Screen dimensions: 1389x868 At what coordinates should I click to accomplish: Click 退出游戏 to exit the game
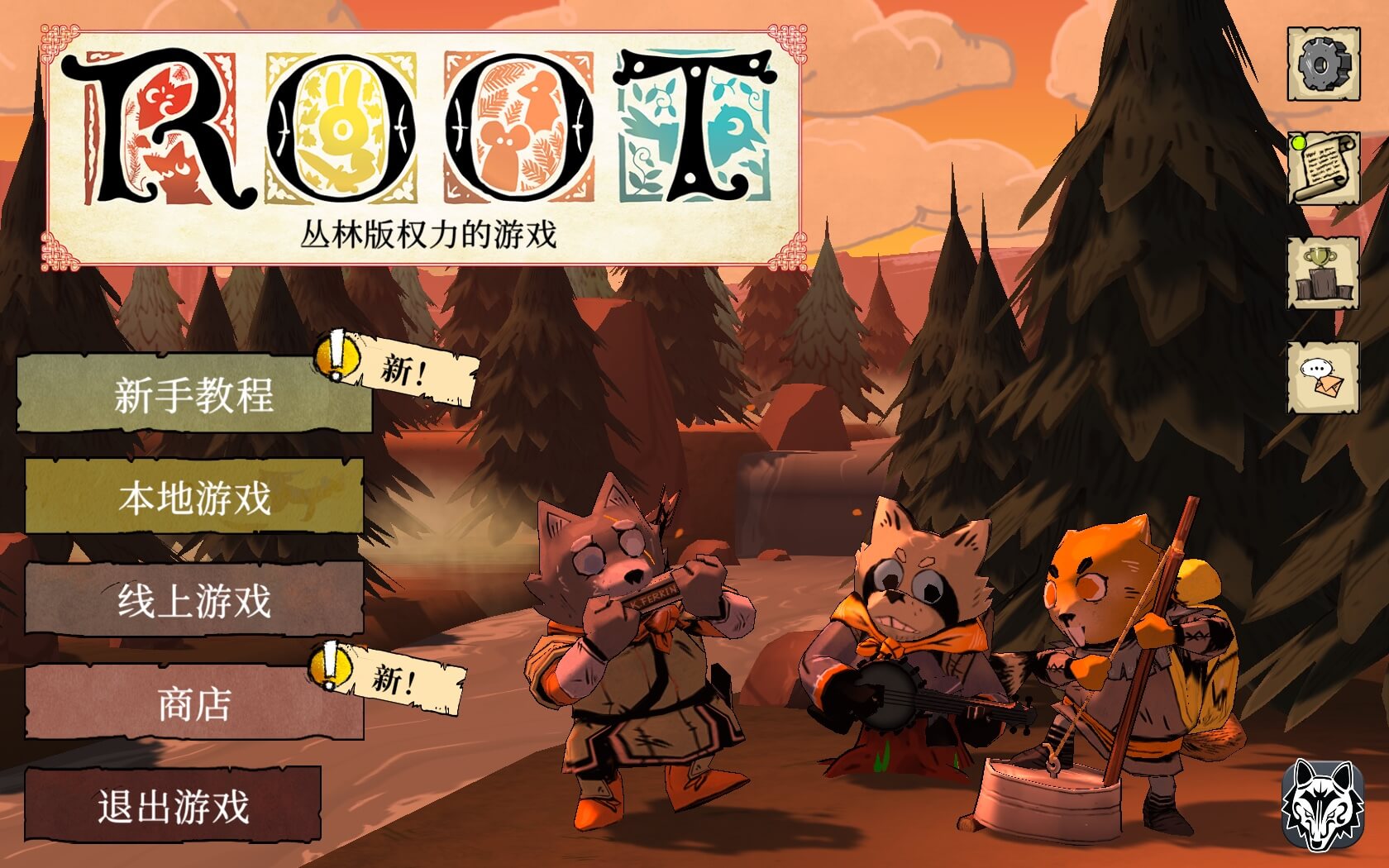point(174,802)
